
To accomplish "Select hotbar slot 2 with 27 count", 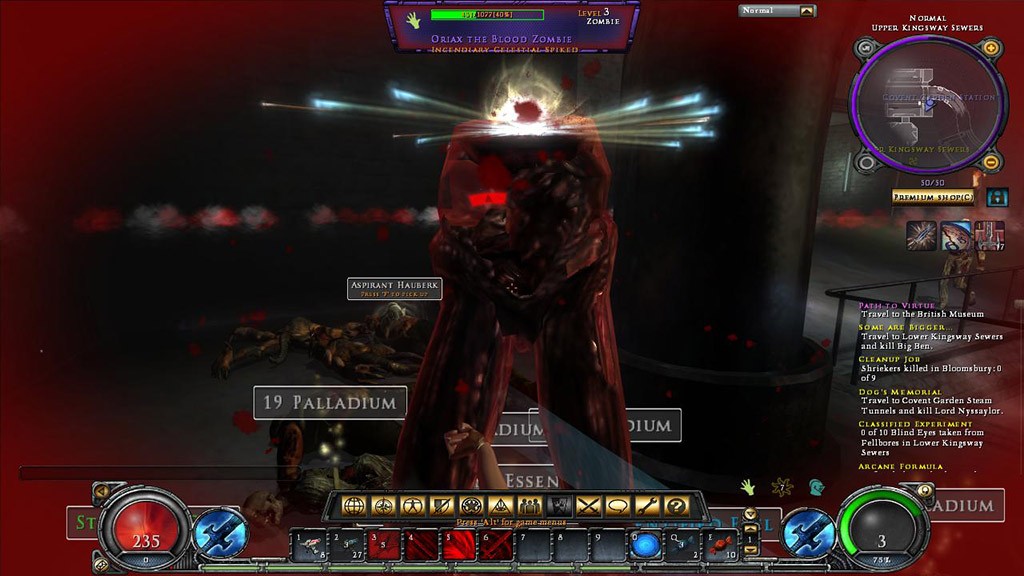I will [x=347, y=546].
